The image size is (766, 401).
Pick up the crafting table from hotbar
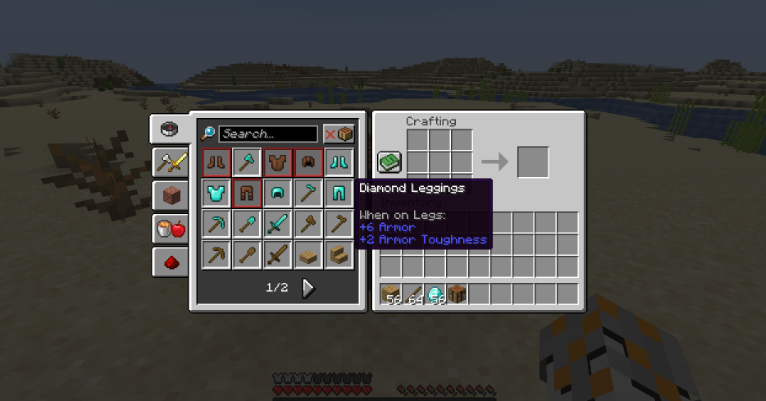pyautogui.click(x=458, y=294)
